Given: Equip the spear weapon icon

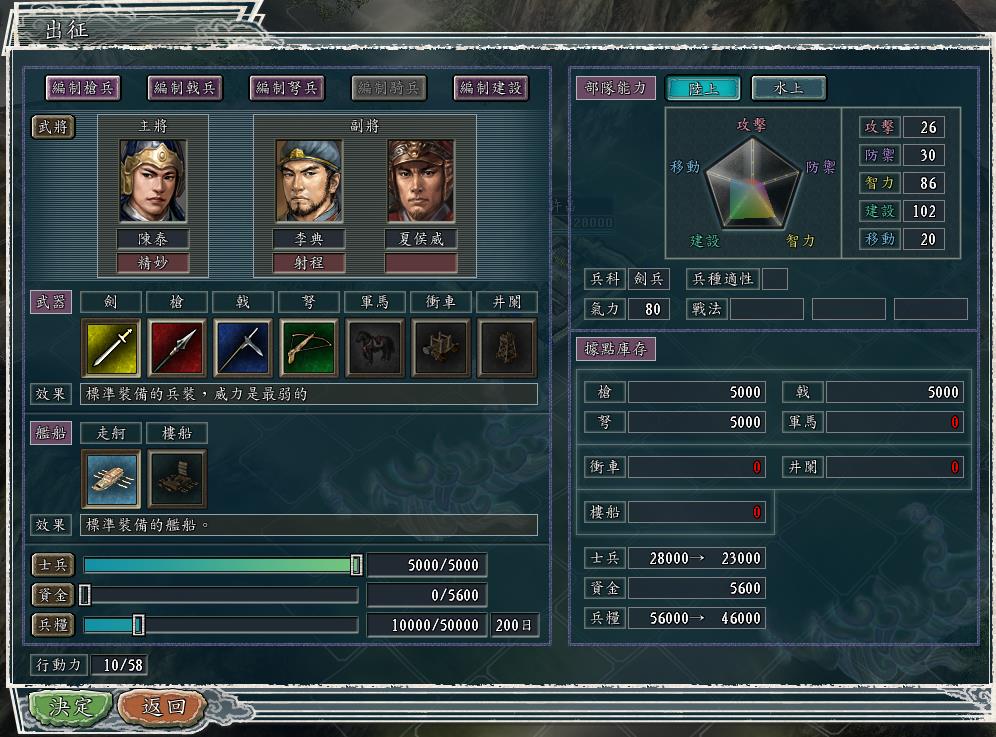Looking at the screenshot, I should pos(177,348).
